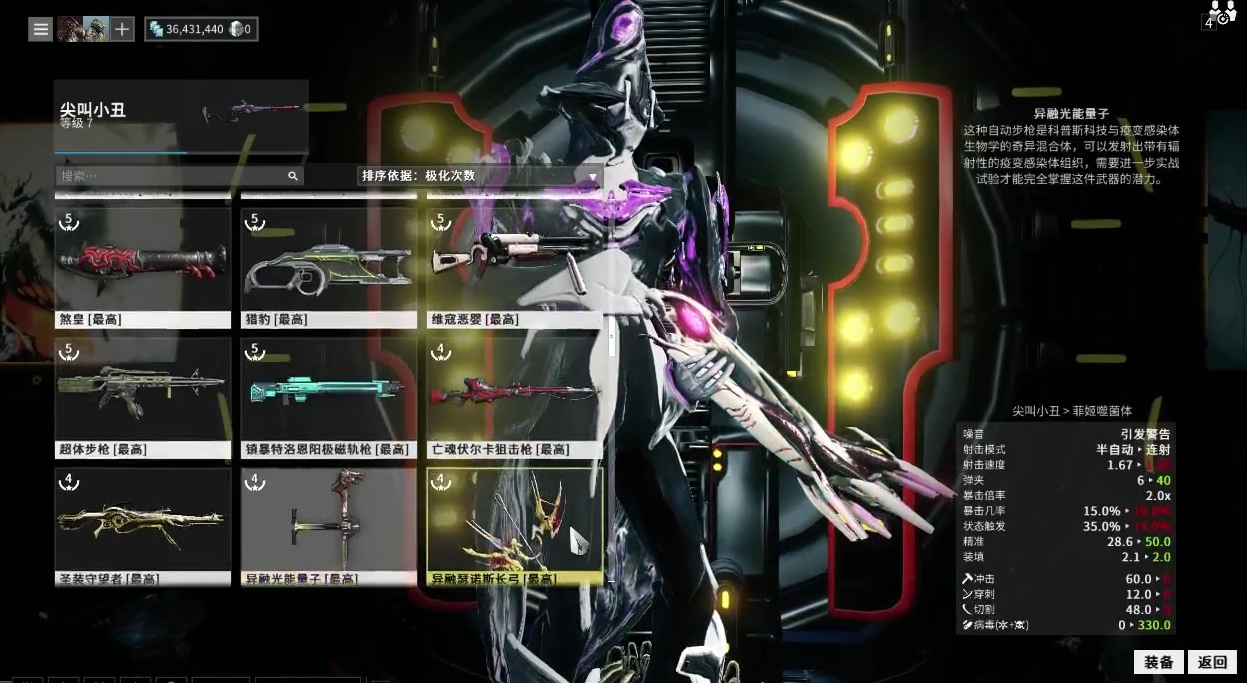Choose the 异融瑟诺斯长弓 bow tile
Viewport: 1247px width, 683px height.
click(515, 526)
